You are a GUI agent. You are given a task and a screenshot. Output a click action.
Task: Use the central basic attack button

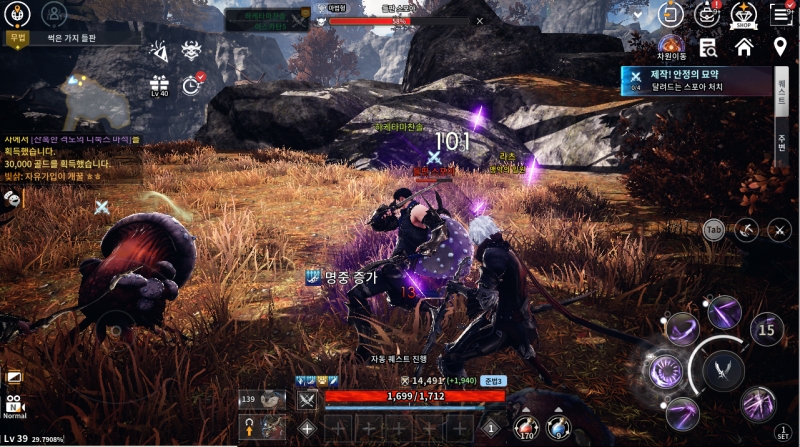pos(722,370)
